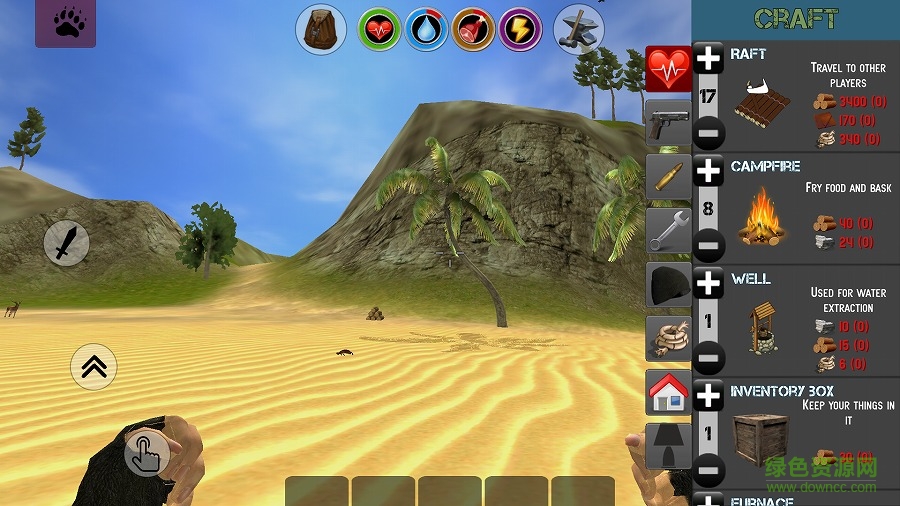Select the black beanie clothing category
Image resolution: width=900 pixels, height=506 pixels.
668,285
